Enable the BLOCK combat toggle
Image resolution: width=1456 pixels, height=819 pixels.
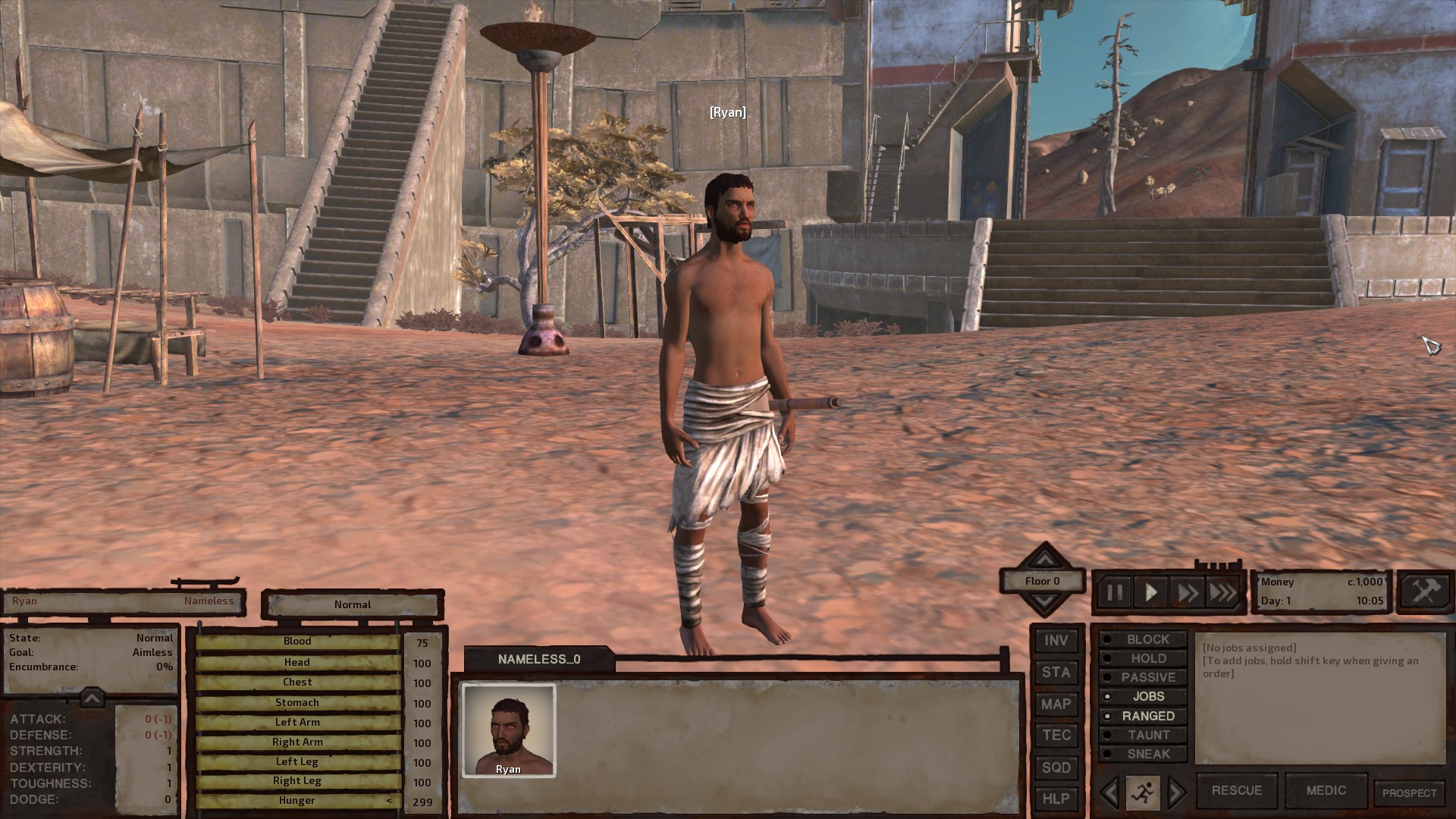(x=1143, y=639)
